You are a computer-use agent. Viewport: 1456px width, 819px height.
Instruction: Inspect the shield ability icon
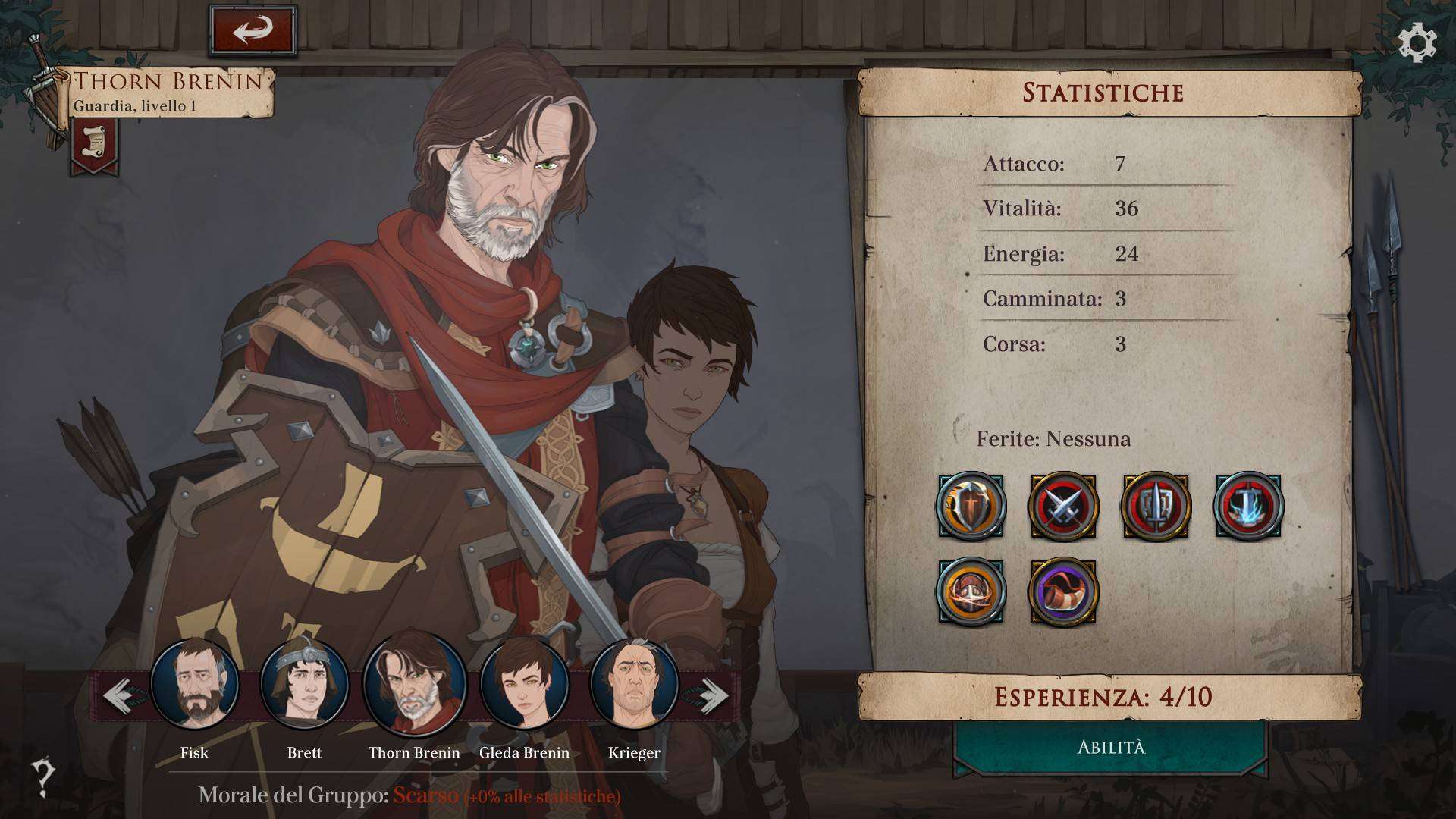[x=971, y=507]
